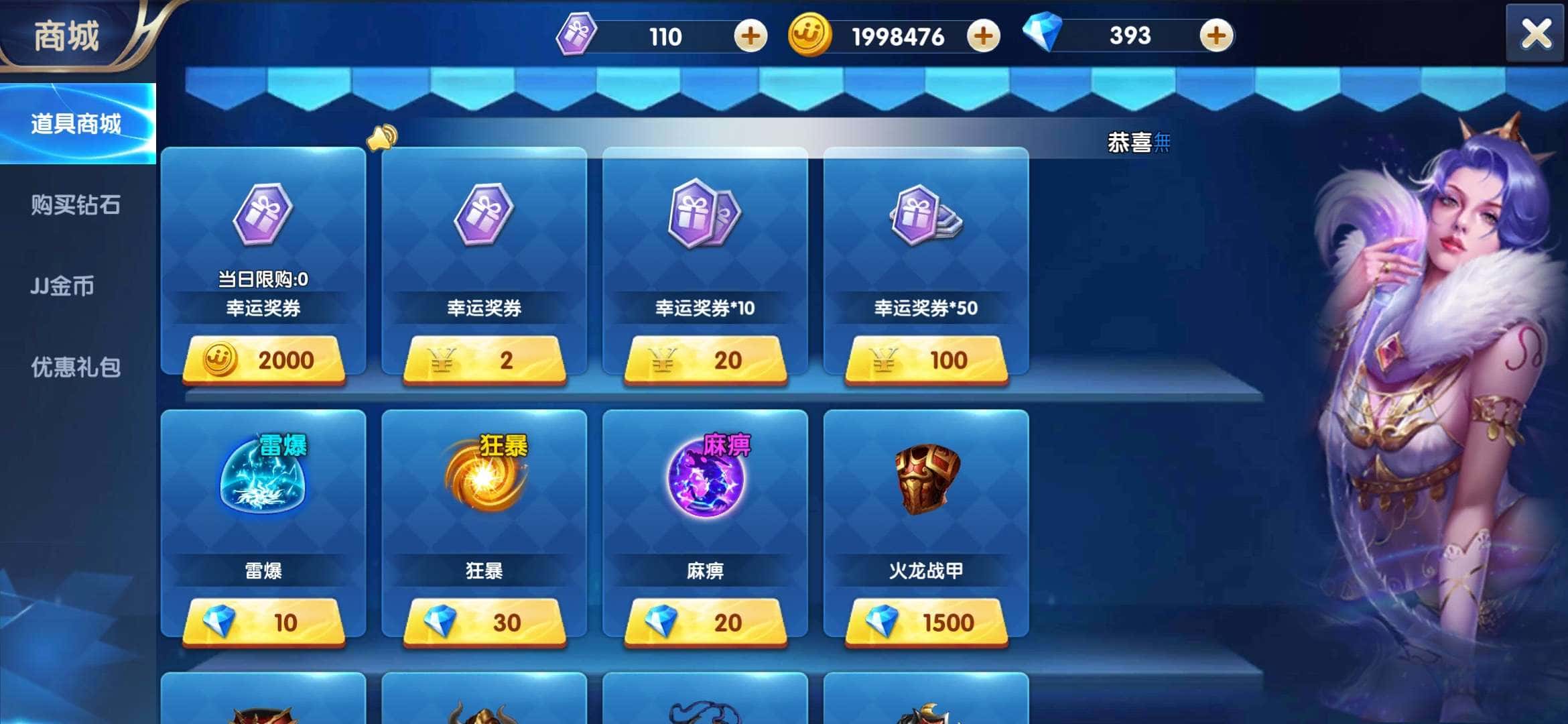This screenshot has height=724, width=1568.
Task: Open the 优惠礼包 gift pack tab
Action: [x=76, y=367]
